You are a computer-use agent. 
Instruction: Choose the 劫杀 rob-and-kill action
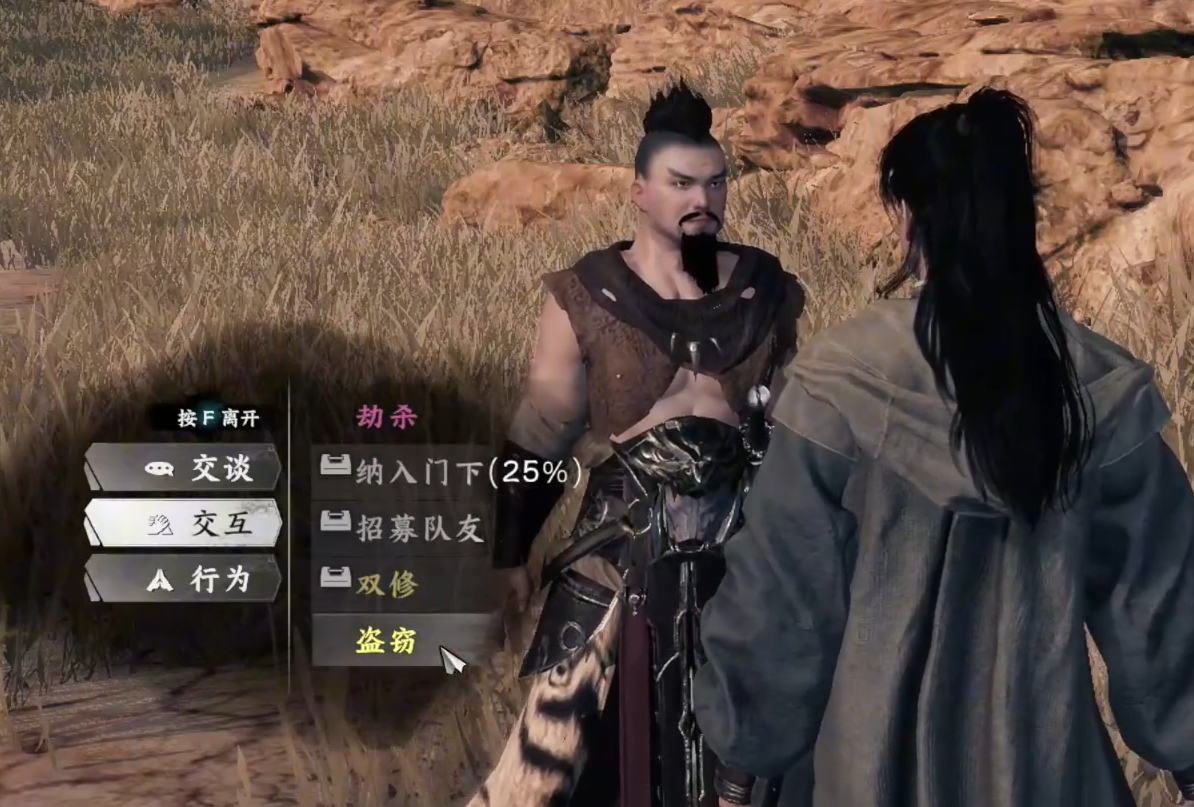click(x=387, y=417)
